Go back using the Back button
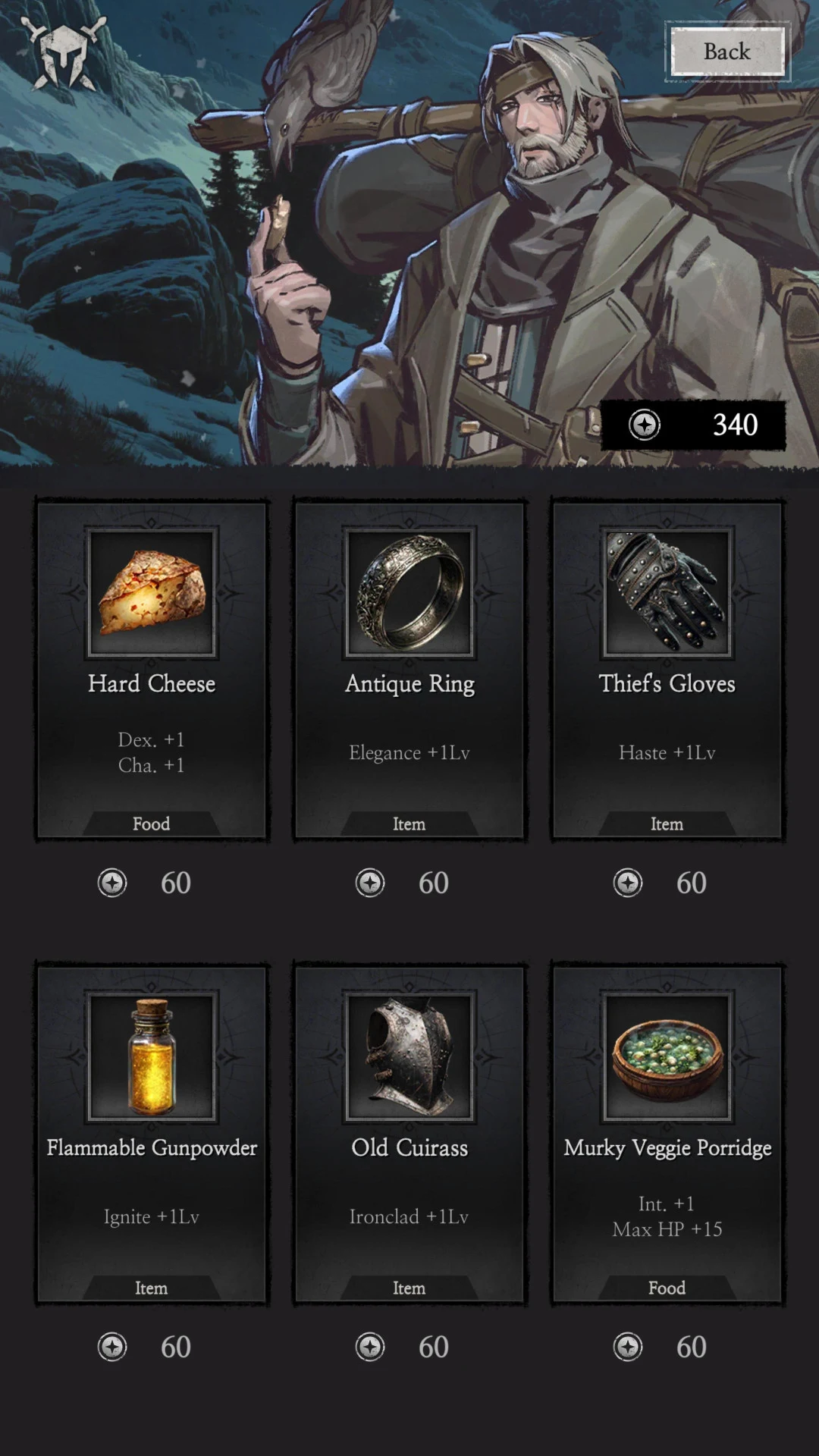The width and height of the screenshot is (819, 1456). 727,52
